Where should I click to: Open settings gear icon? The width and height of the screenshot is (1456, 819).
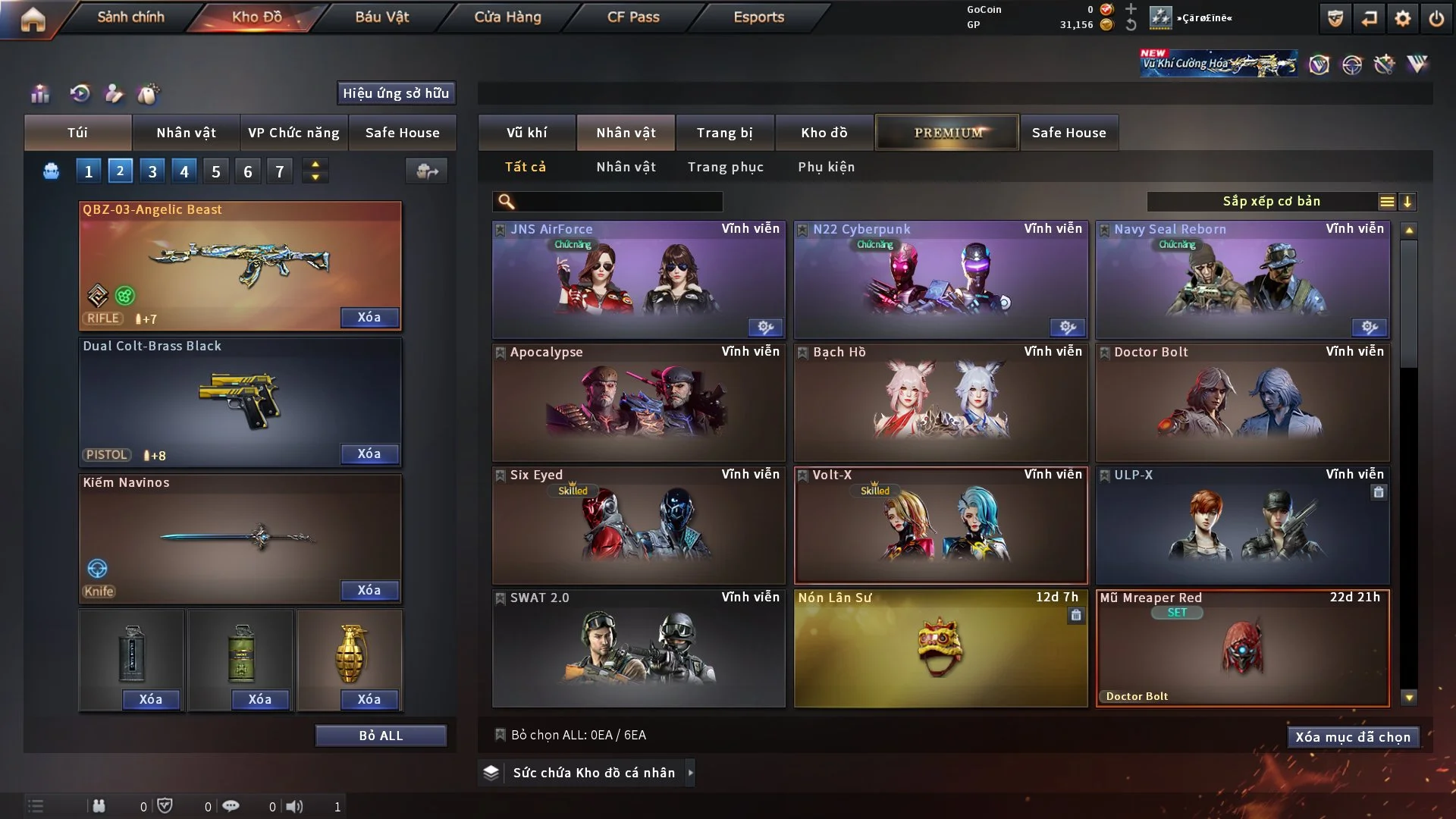click(1403, 18)
